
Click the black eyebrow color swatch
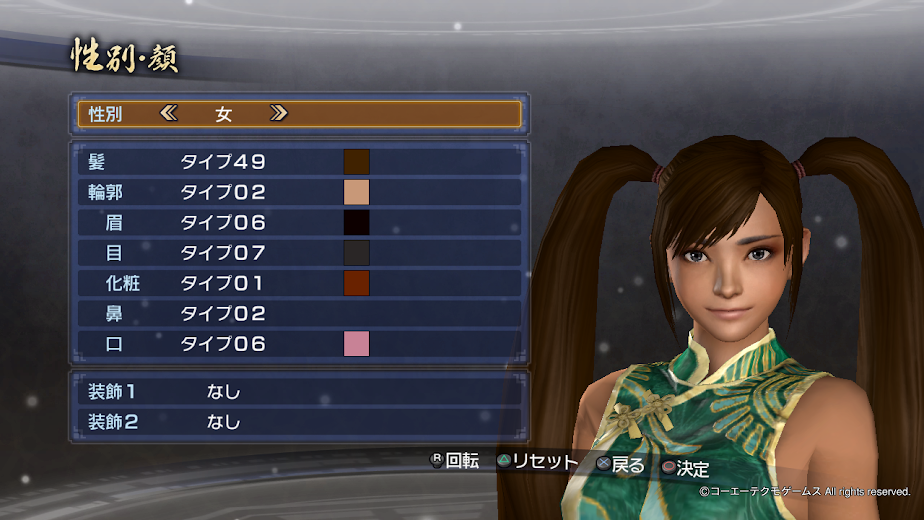tap(357, 223)
